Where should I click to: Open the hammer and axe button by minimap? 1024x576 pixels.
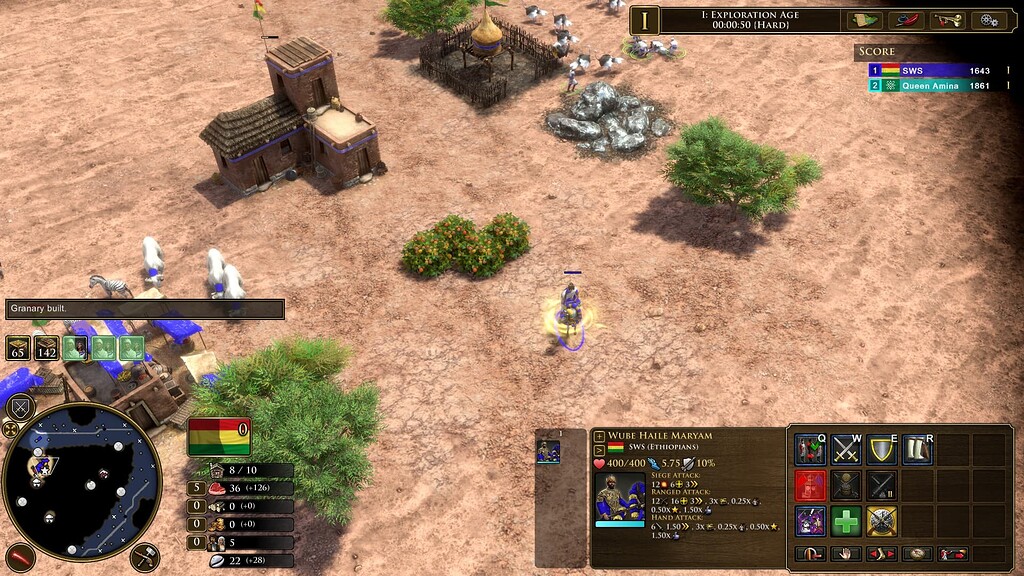[144, 556]
